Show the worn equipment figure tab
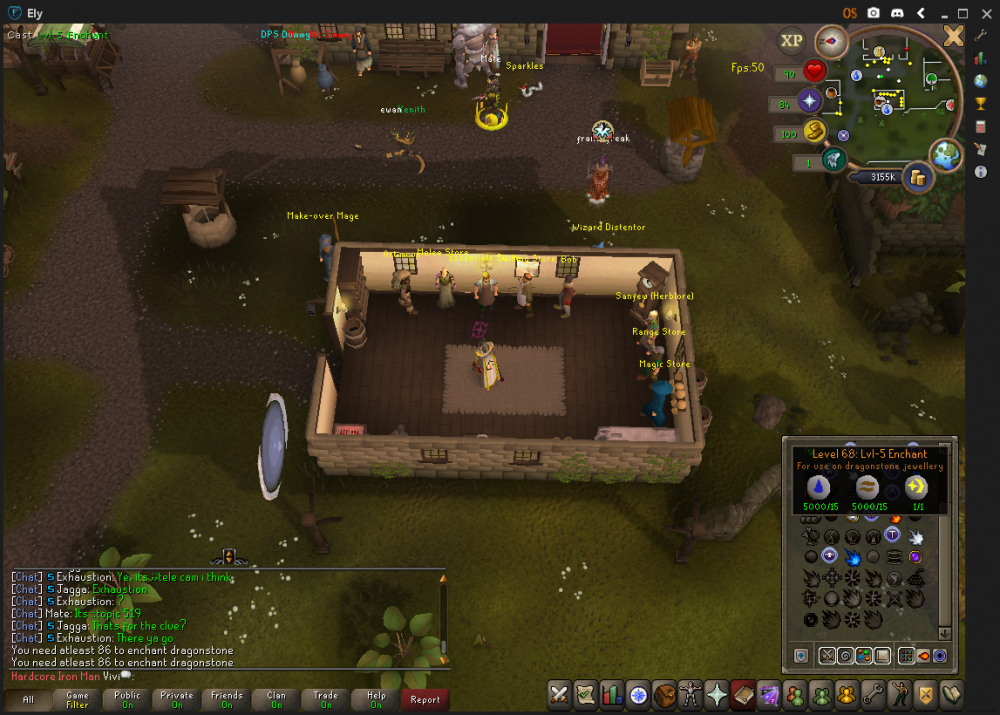 click(x=690, y=693)
